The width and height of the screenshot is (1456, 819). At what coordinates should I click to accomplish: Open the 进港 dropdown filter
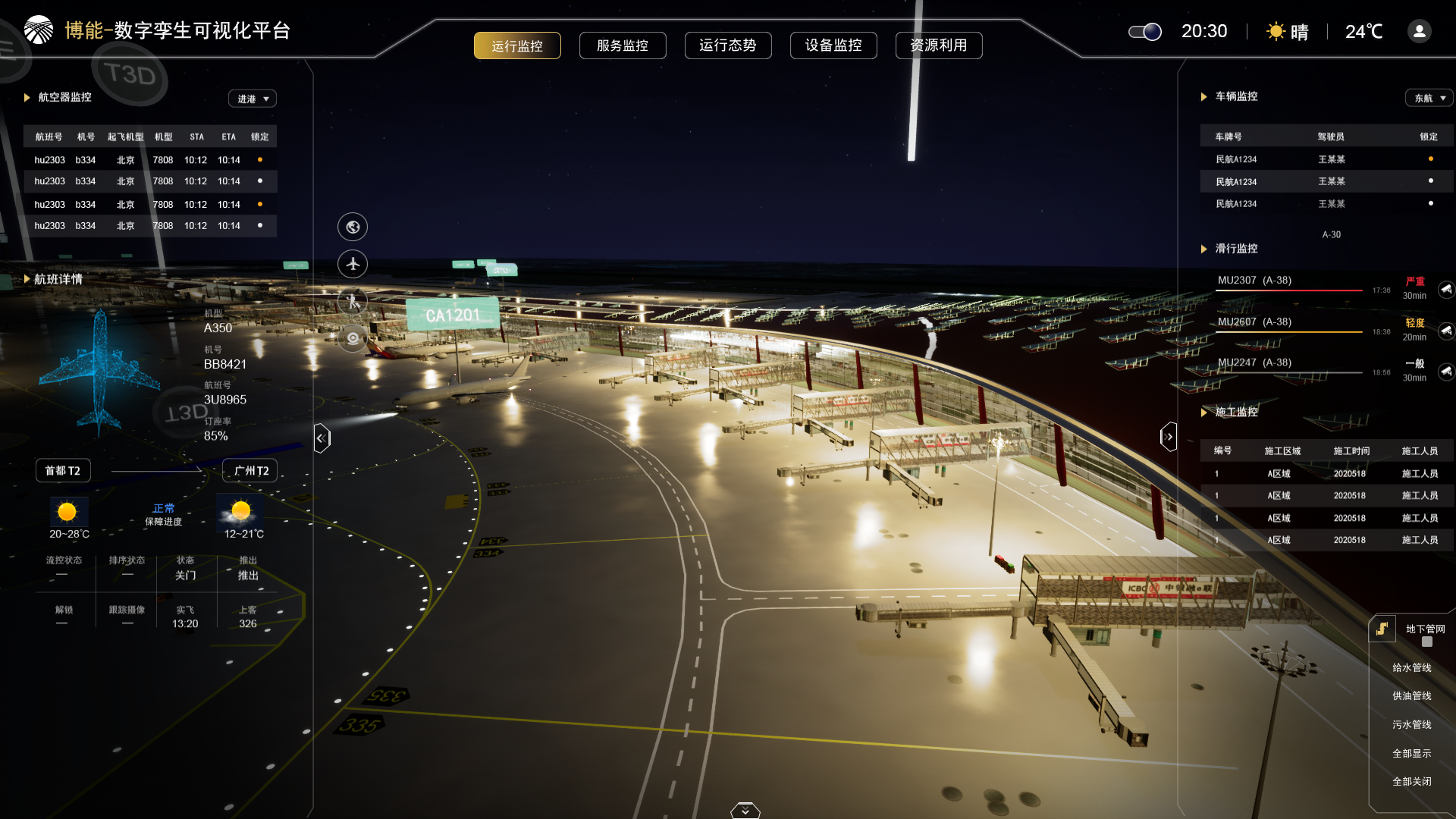click(253, 99)
